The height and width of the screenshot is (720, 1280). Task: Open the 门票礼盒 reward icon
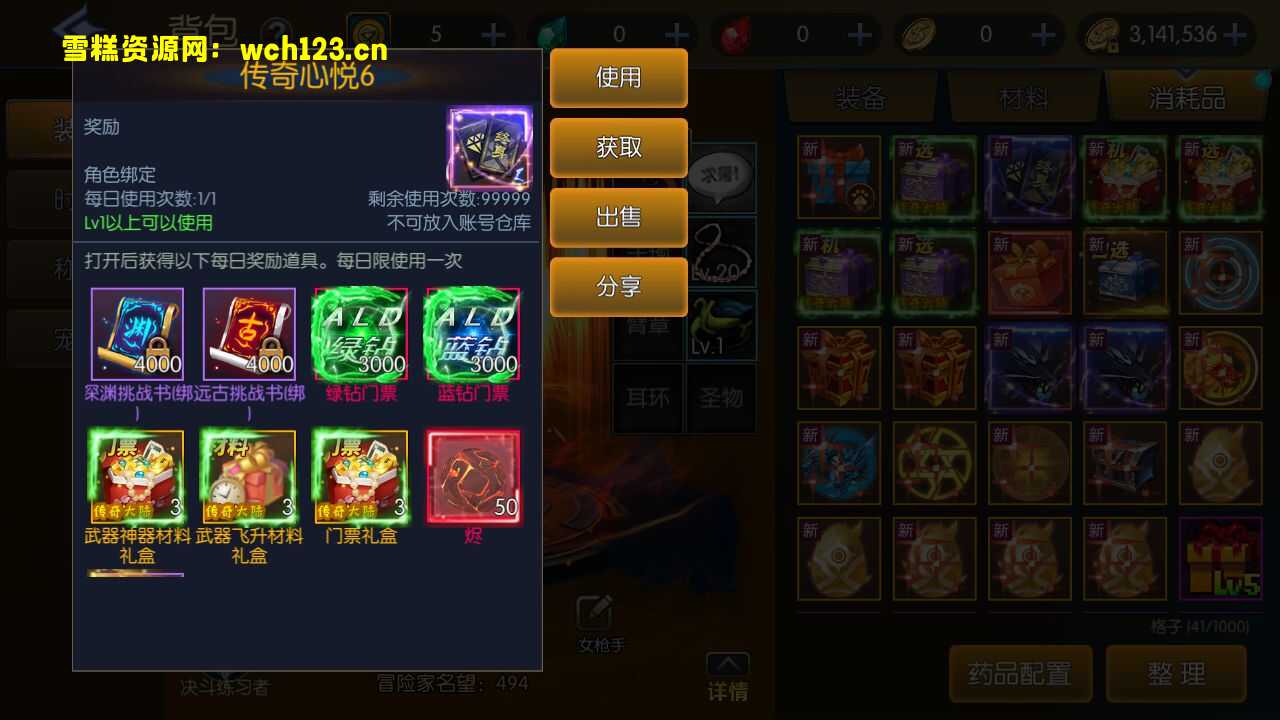360,472
